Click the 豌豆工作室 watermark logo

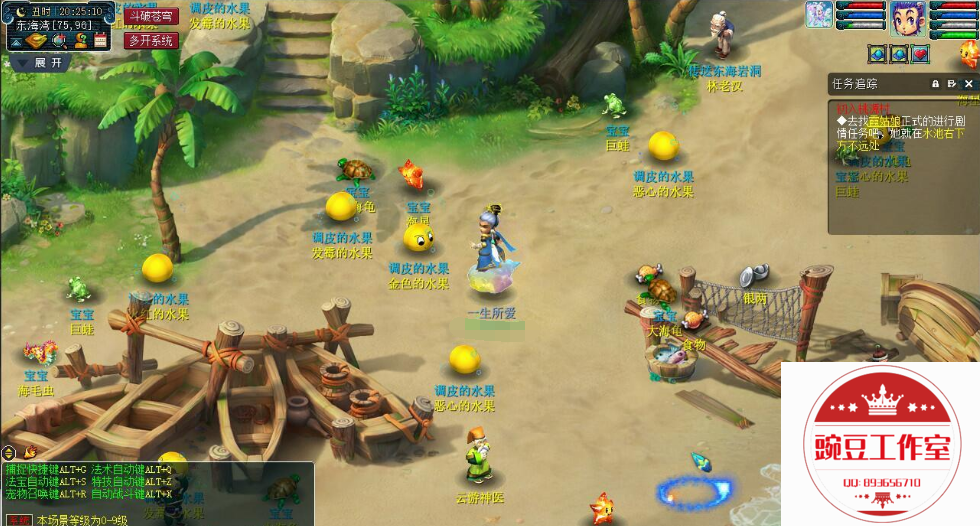(880, 445)
